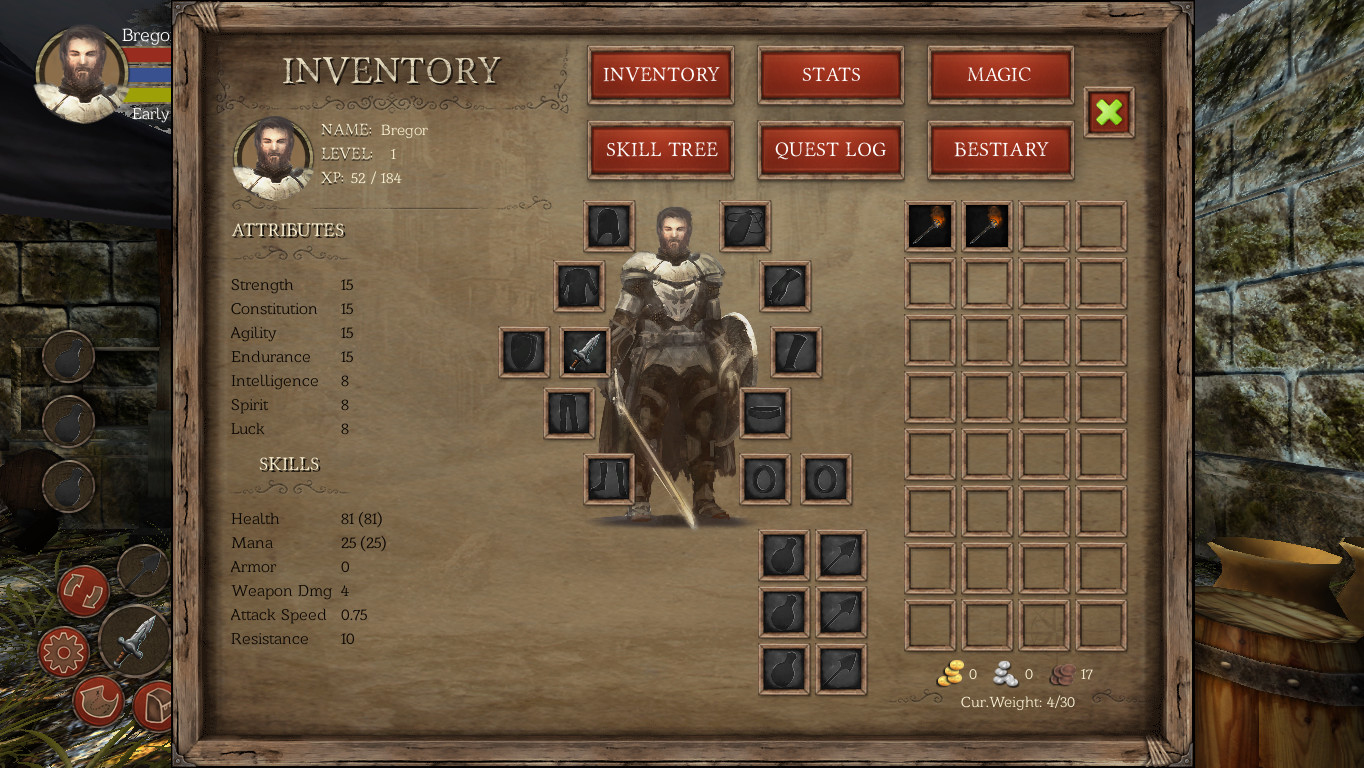Open the map with the parchment icon
The image size is (1364, 768).
click(98, 700)
